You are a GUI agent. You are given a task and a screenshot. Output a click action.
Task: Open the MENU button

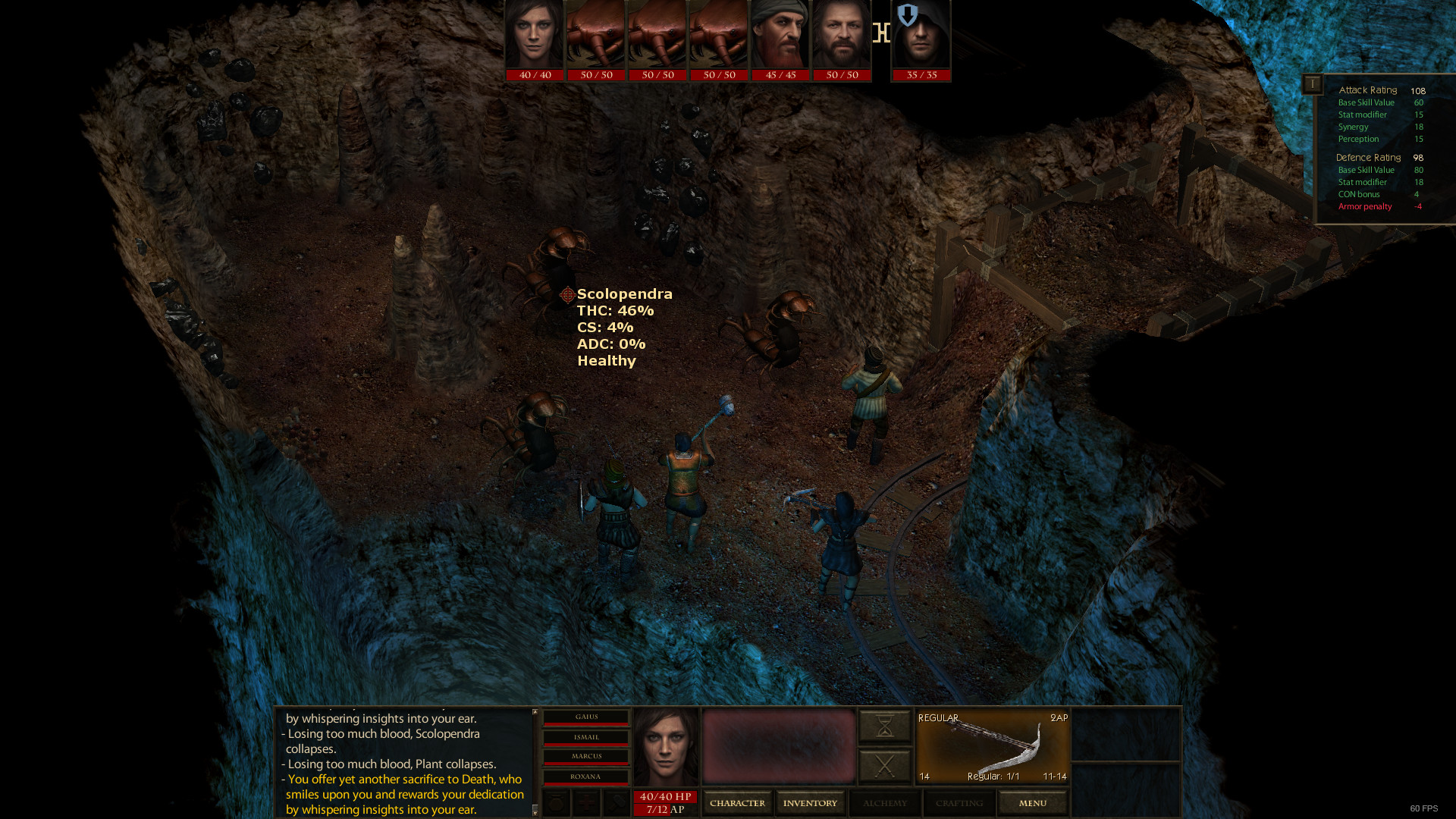1032,802
